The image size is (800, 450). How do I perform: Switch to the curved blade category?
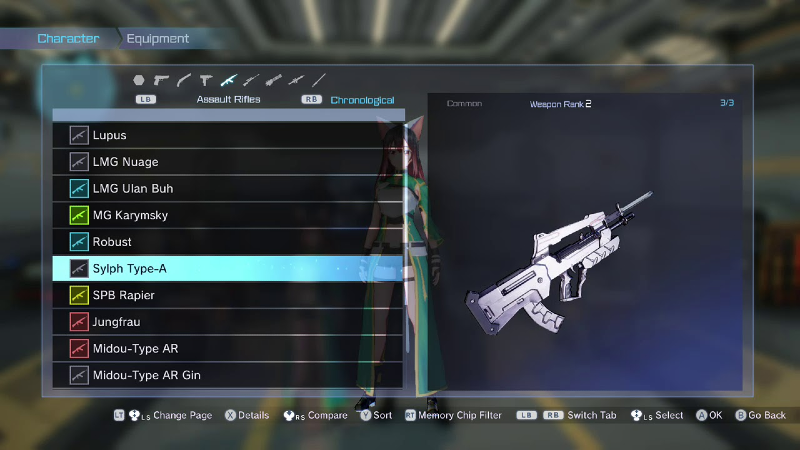tap(184, 80)
